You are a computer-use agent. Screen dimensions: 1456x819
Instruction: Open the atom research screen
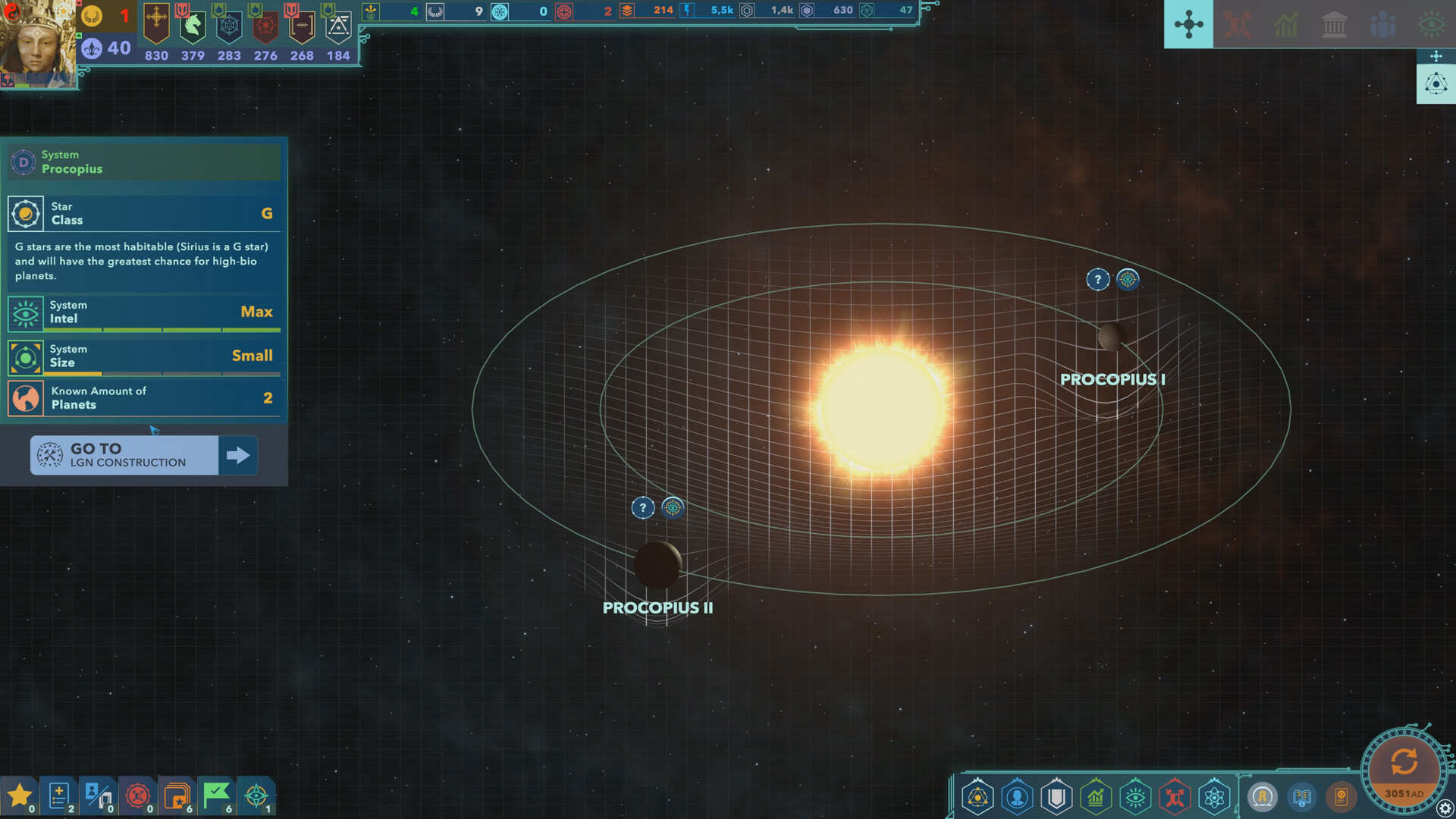(x=1214, y=798)
